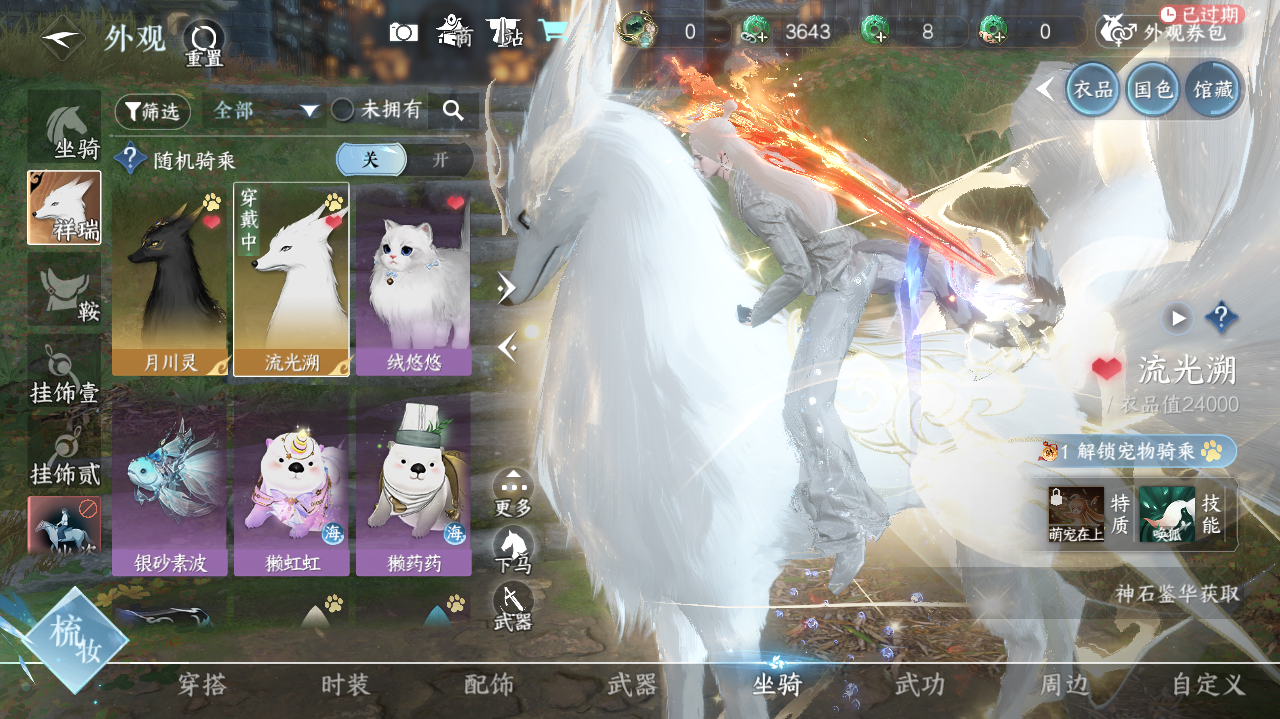The image size is (1280, 719).
Task: Tick the 未拥有 checkbox
Action: tap(343, 110)
